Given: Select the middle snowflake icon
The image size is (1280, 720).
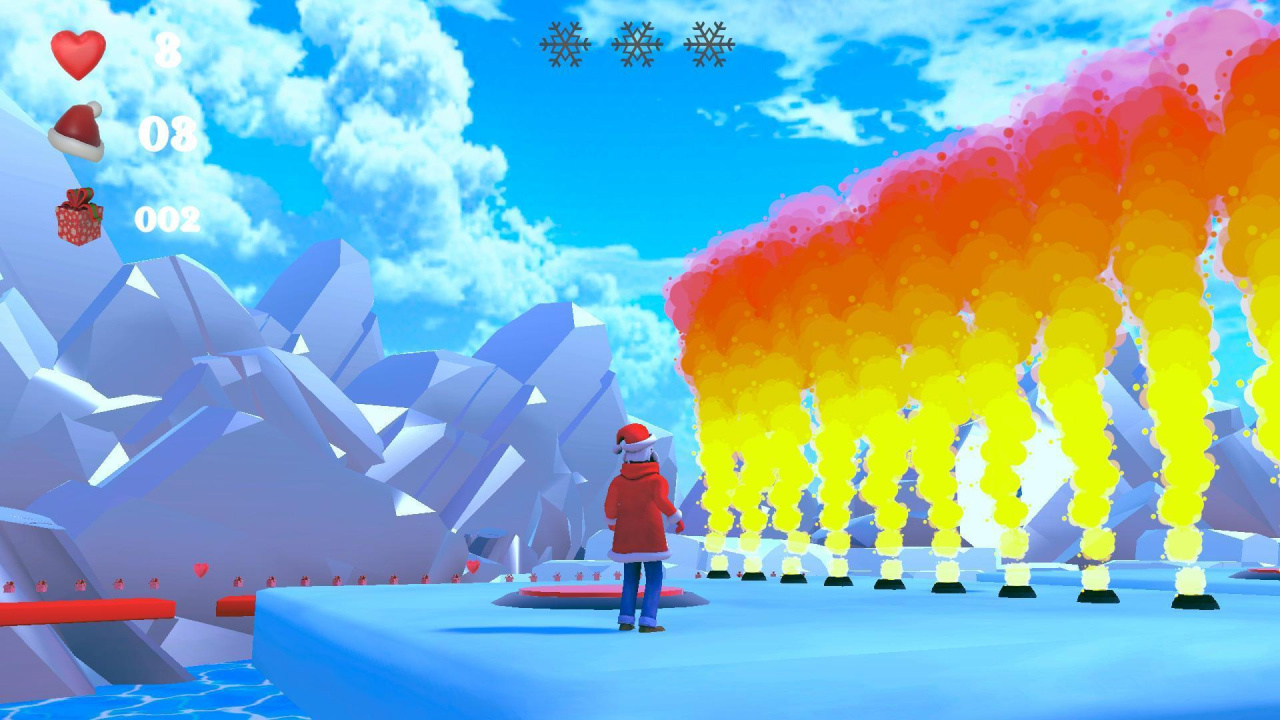Looking at the screenshot, I should coord(637,44).
